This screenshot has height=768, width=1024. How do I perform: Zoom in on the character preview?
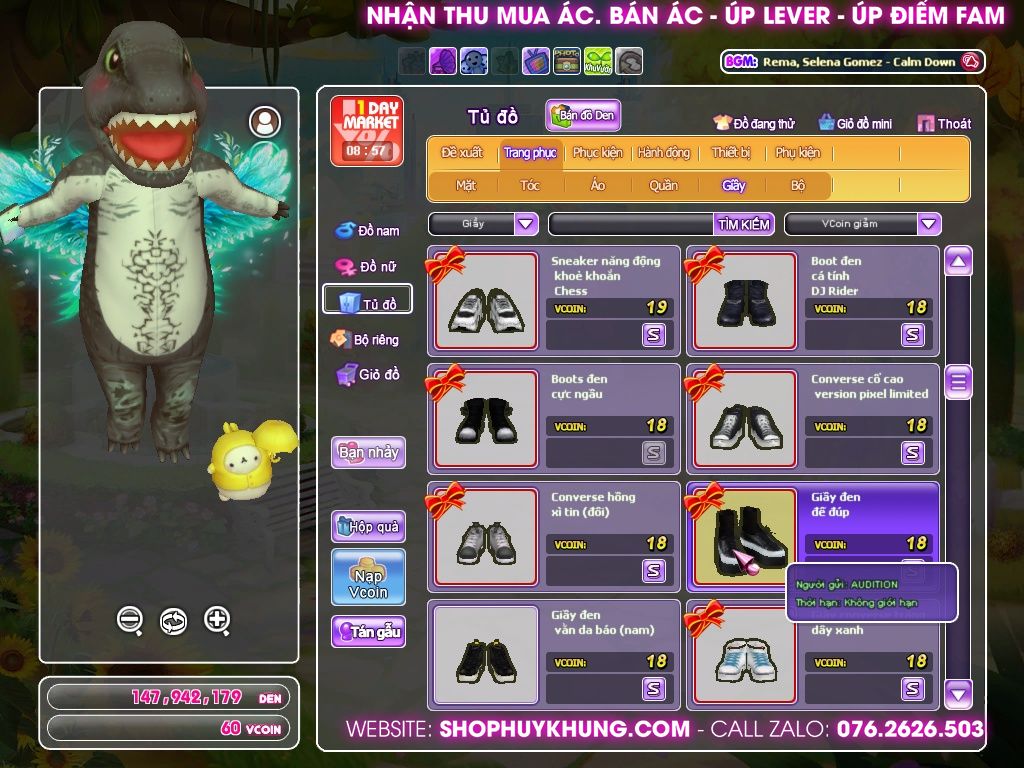click(217, 620)
